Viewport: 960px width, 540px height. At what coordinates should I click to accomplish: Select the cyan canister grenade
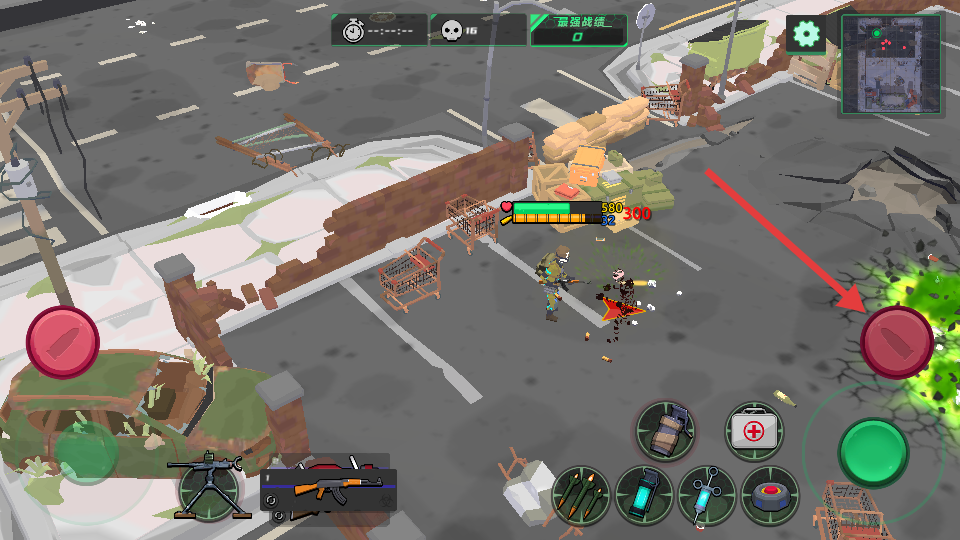(x=645, y=495)
